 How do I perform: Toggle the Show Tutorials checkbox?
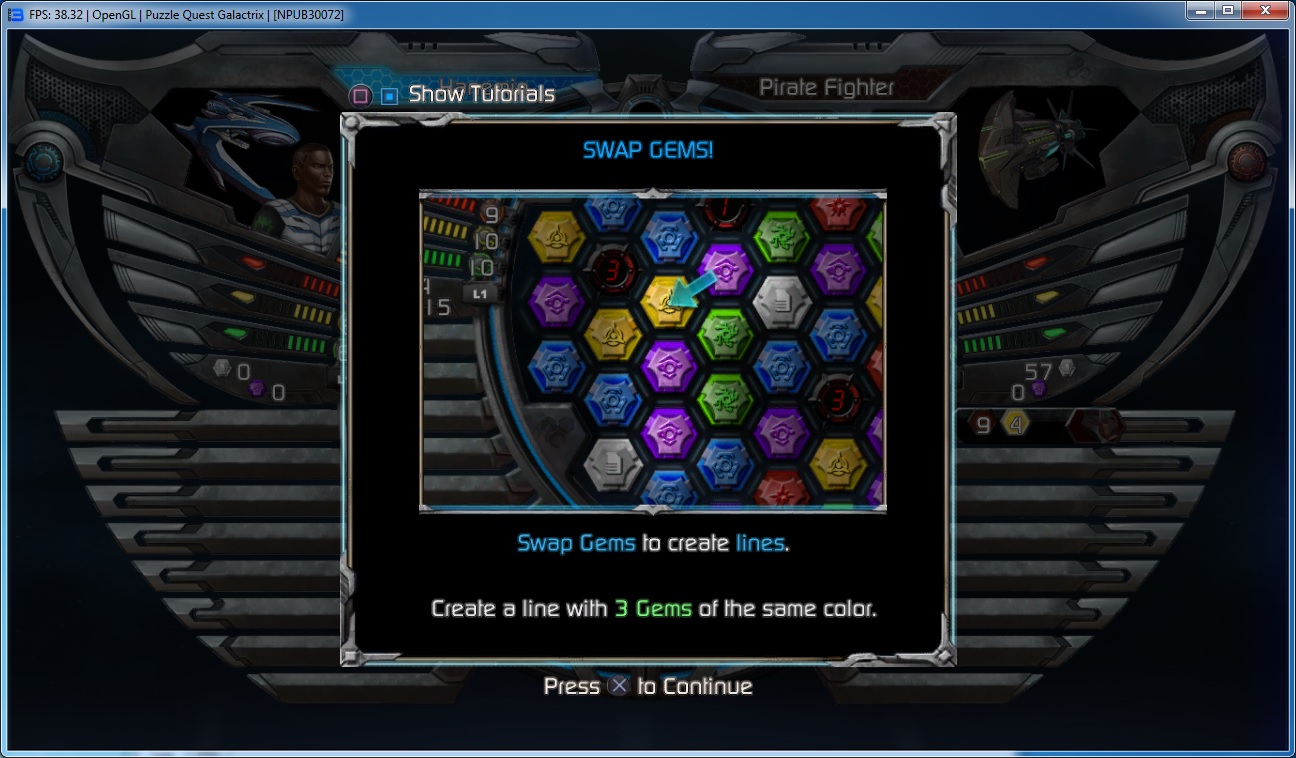(x=389, y=96)
